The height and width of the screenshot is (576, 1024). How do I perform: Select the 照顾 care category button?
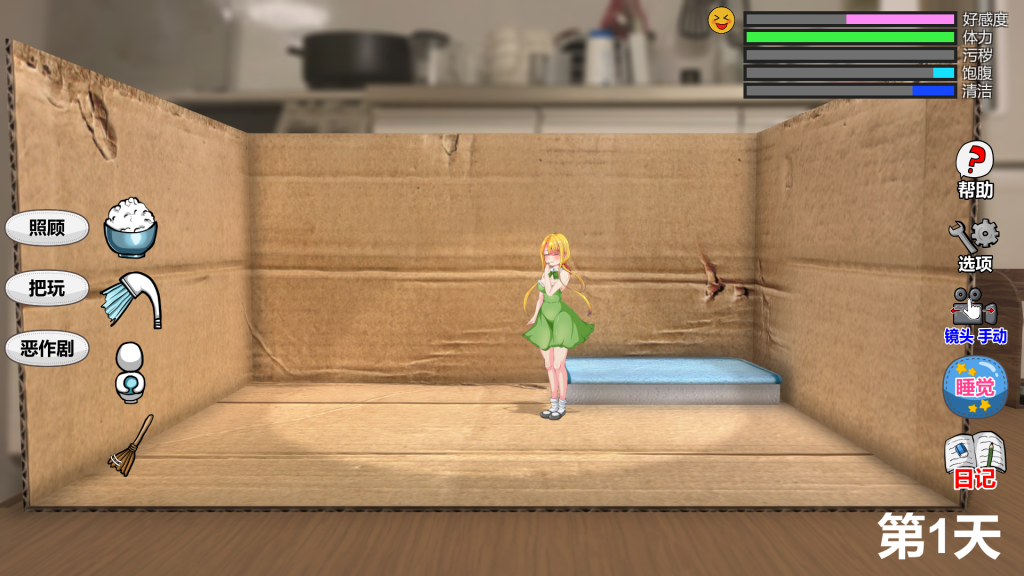click(x=47, y=228)
